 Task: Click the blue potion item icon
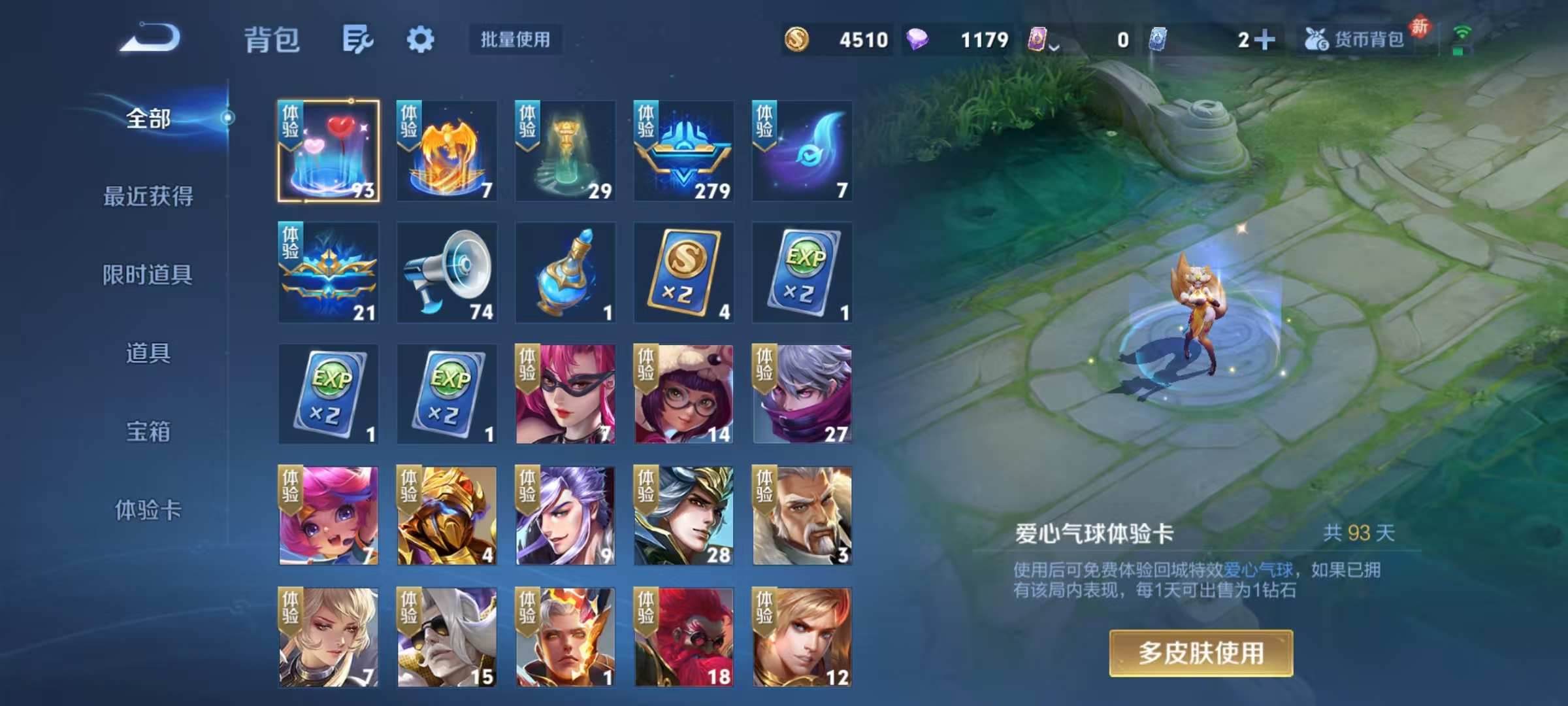click(x=564, y=273)
